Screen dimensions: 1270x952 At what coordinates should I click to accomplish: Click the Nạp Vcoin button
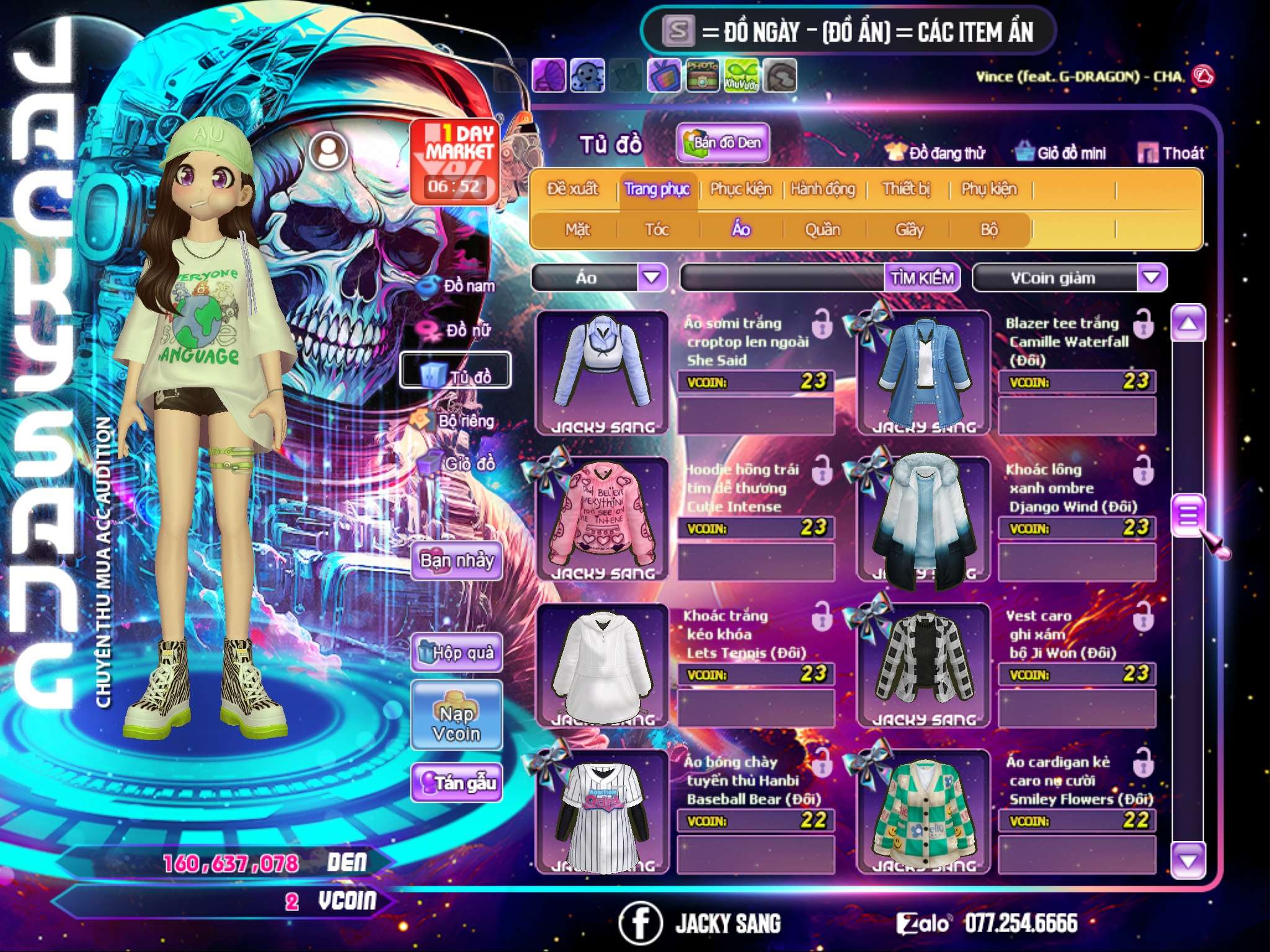(x=456, y=723)
